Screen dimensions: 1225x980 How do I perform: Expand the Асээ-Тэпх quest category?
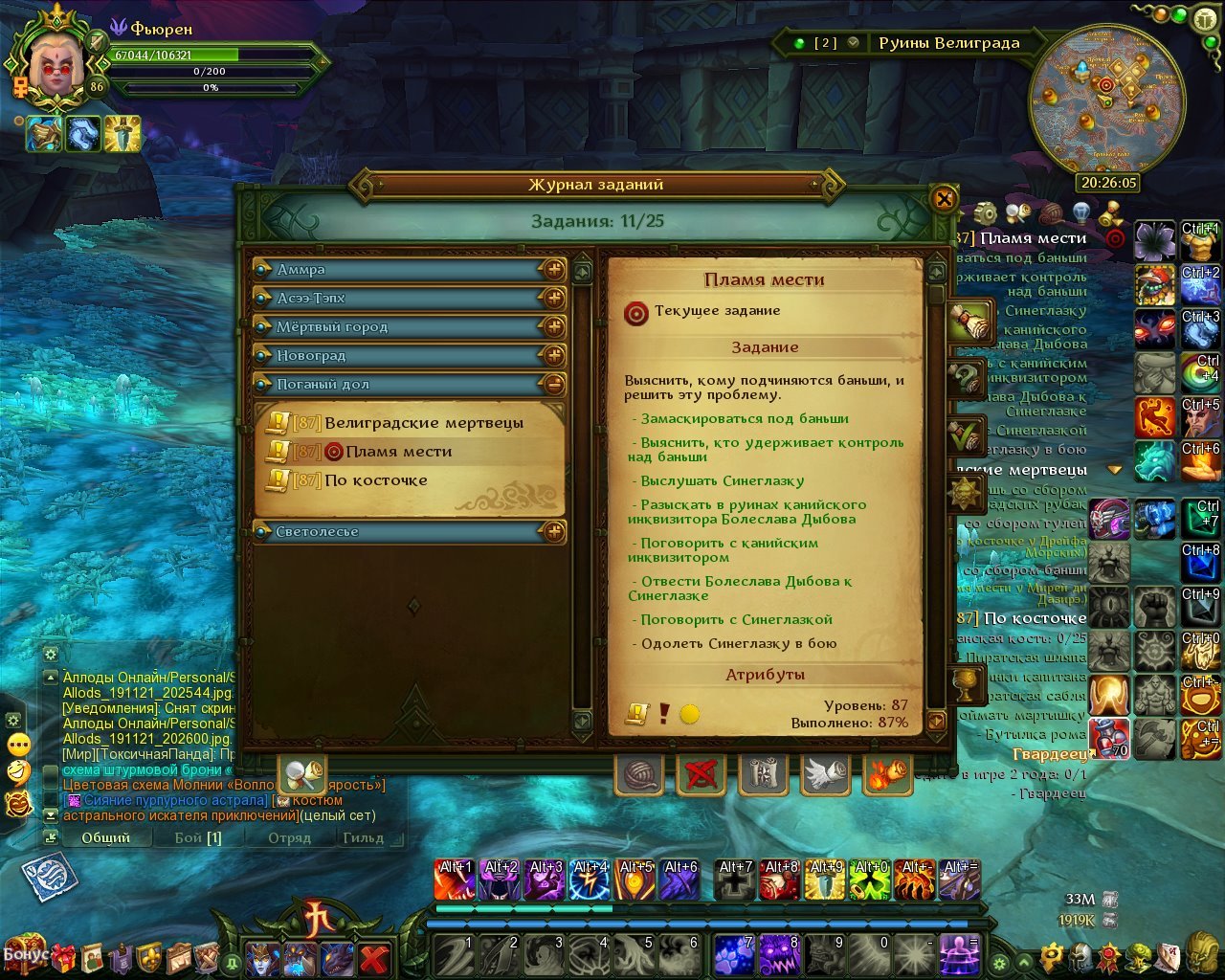tap(554, 299)
